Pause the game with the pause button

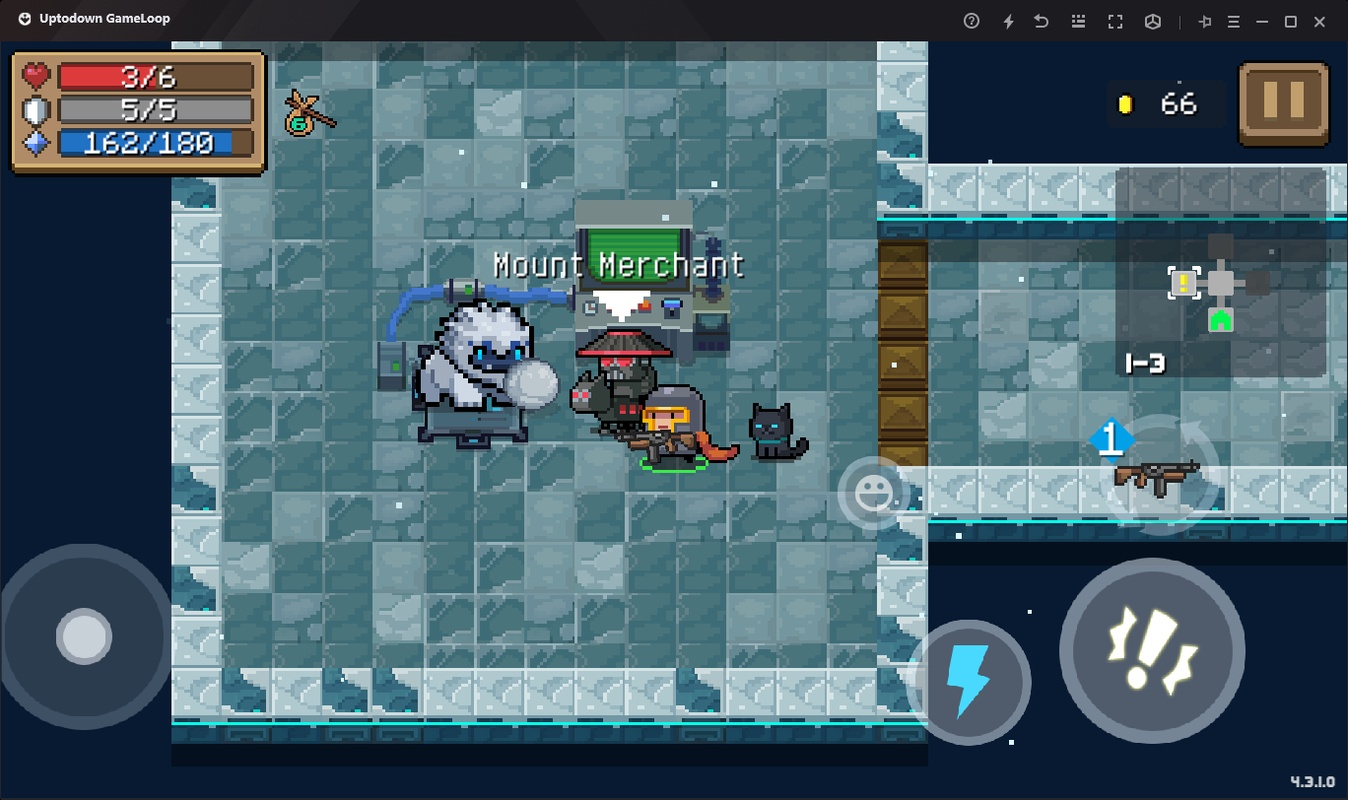coord(1284,104)
